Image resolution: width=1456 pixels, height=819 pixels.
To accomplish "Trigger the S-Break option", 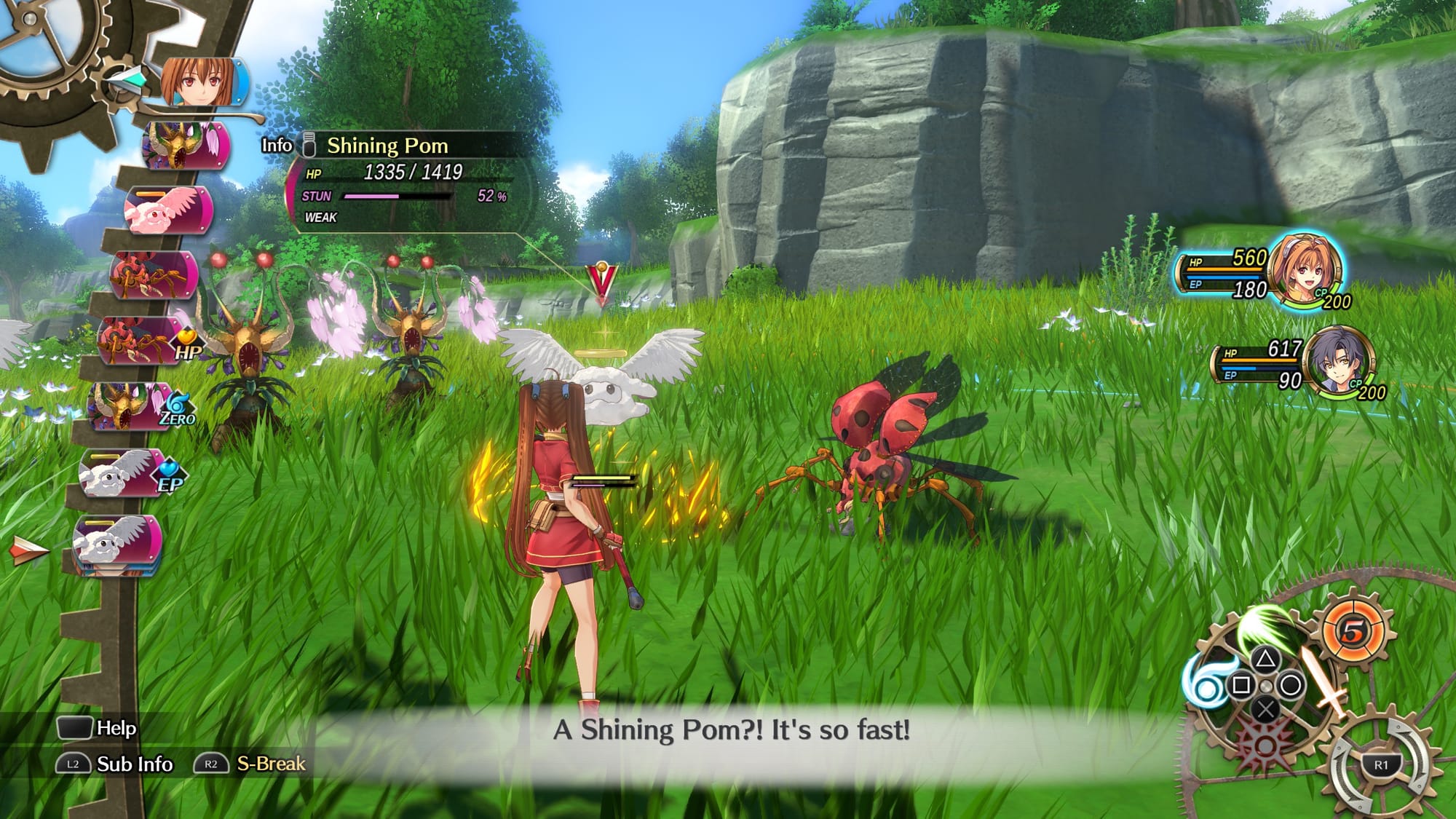I will pos(251,764).
